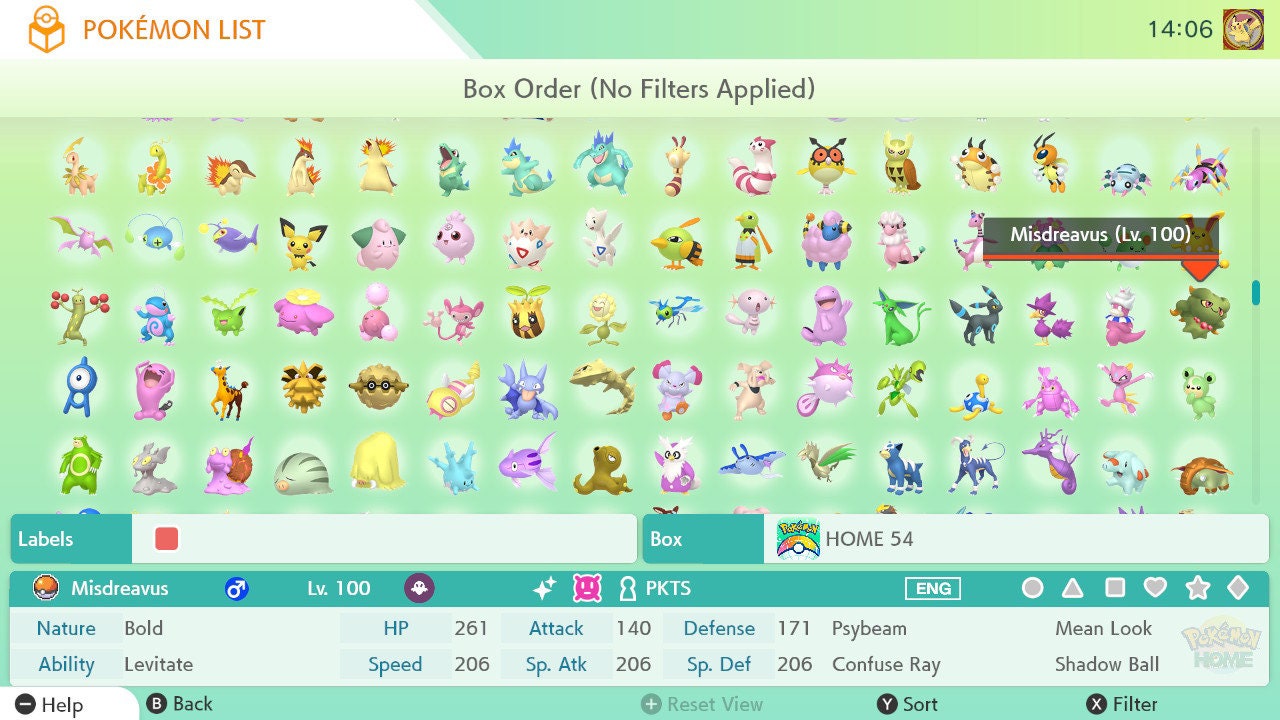Click the Pikachu profile icon
The image size is (1280, 720).
pyautogui.click(x=1242, y=30)
